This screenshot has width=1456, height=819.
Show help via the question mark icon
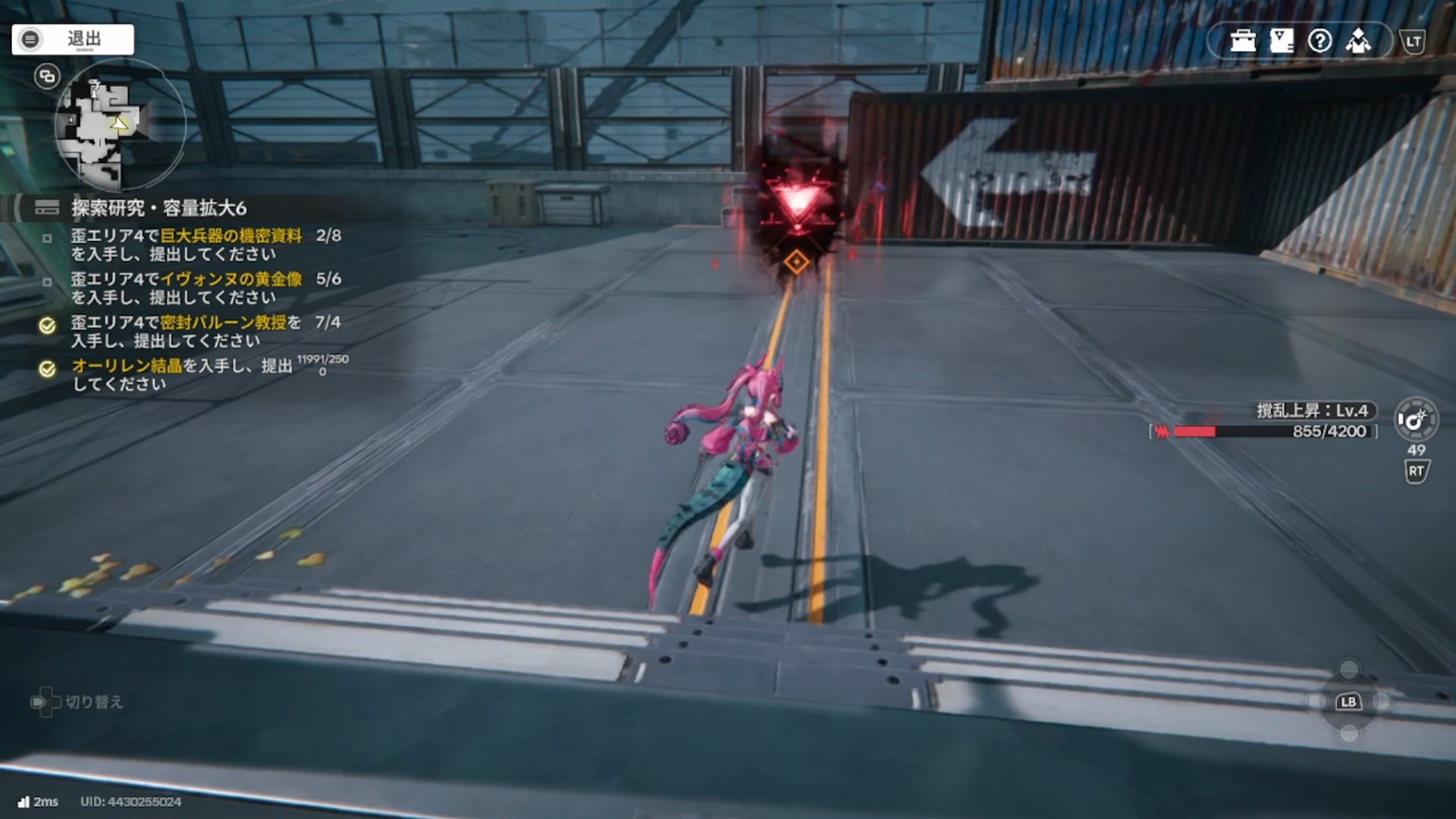tap(1319, 41)
